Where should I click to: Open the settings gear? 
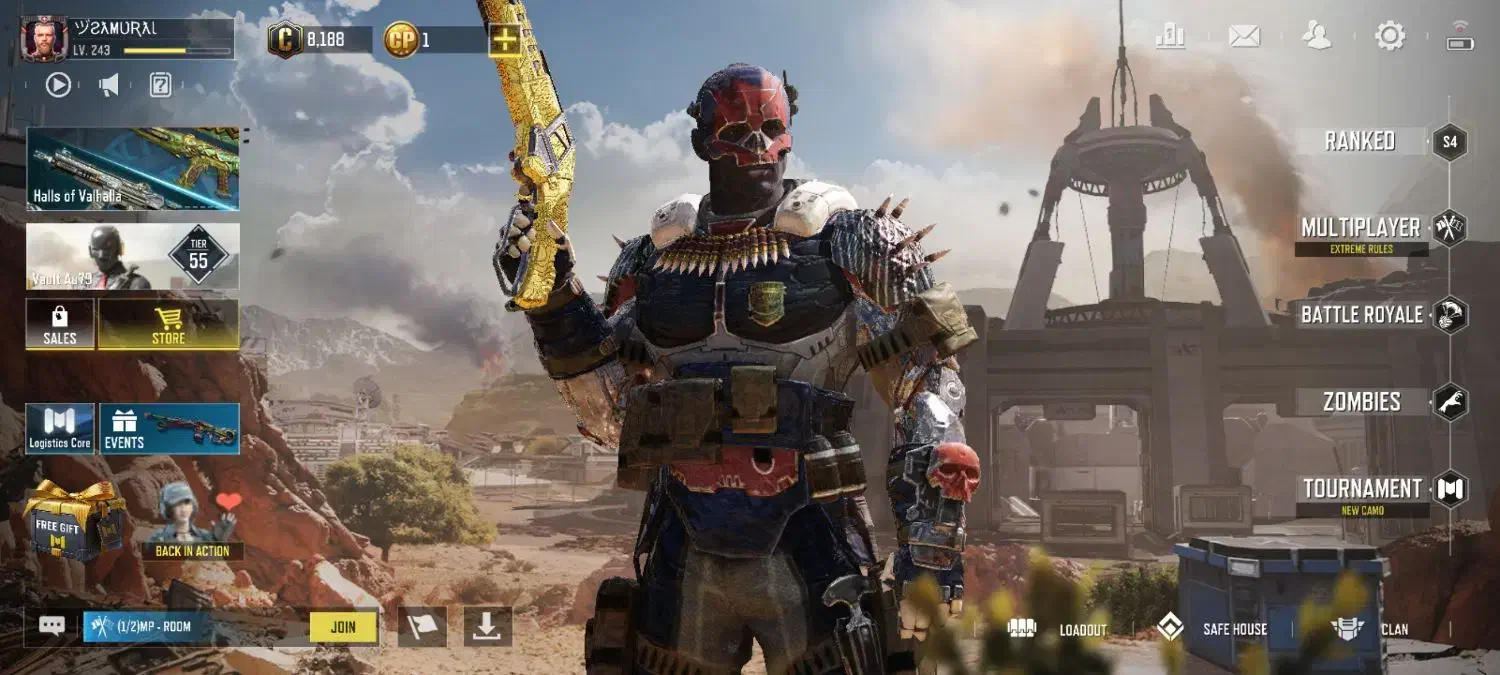(x=1390, y=36)
